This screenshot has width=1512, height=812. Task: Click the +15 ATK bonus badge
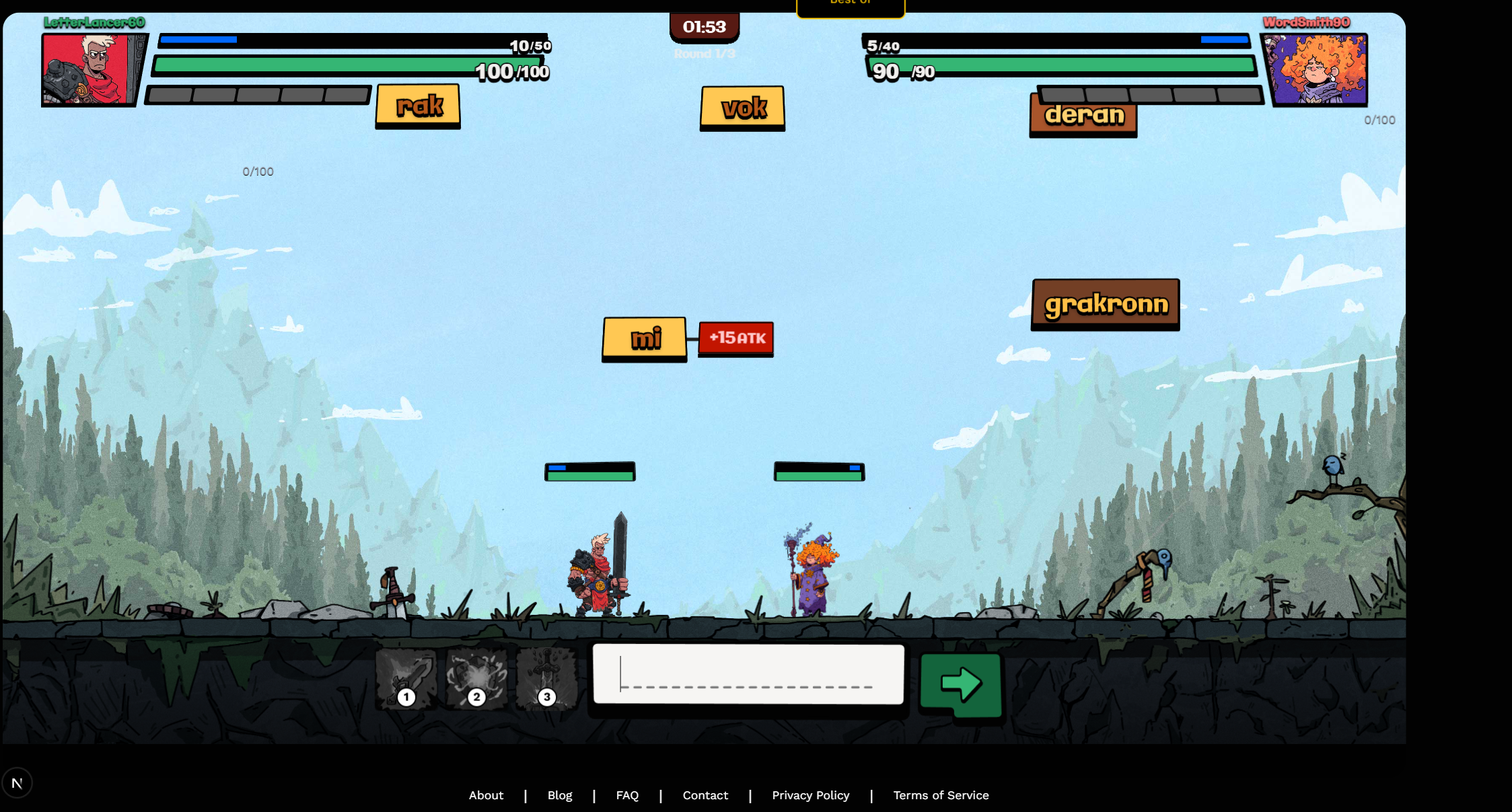[735, 338]
